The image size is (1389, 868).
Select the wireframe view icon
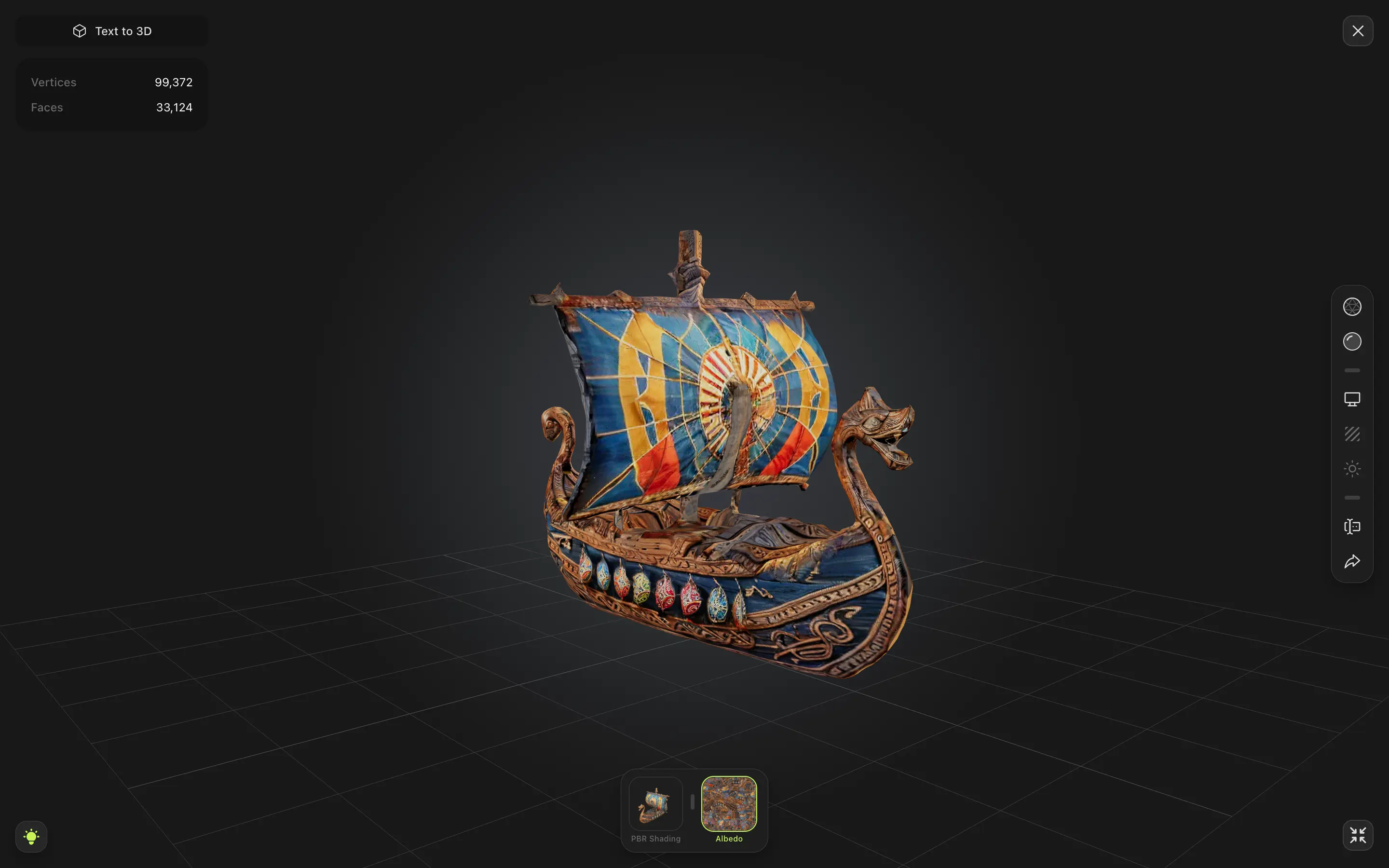pos(1352,307)
